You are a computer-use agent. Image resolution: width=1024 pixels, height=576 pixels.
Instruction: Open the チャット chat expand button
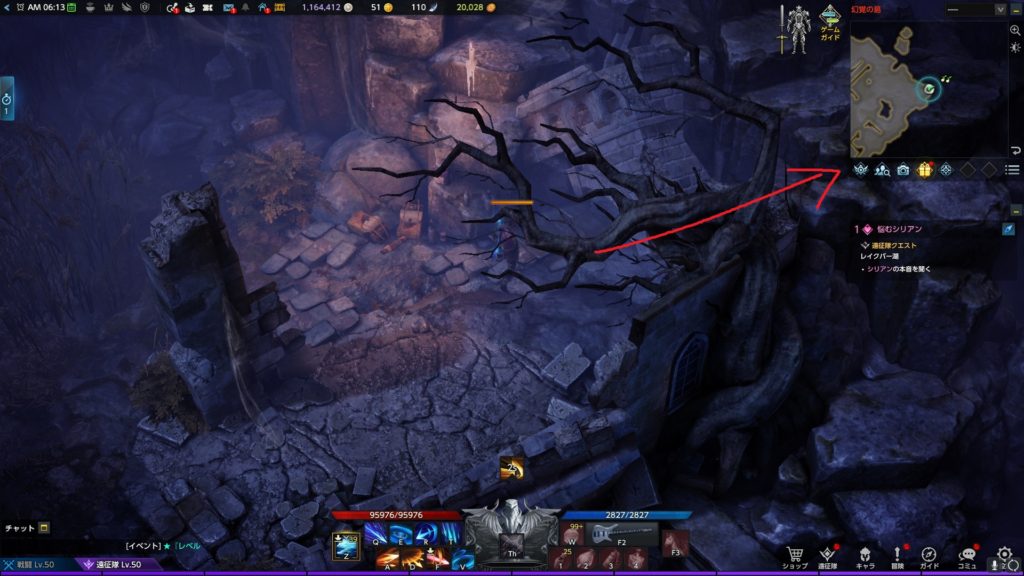pos(44,528)
